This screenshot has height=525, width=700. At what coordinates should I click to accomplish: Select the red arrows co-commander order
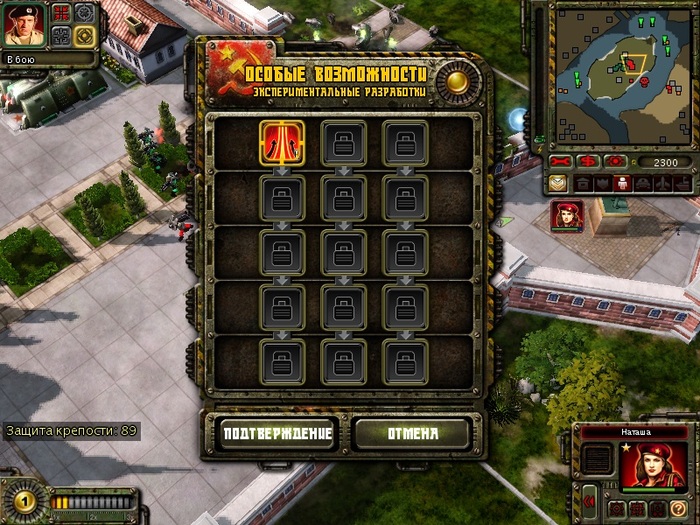[x=62, y=14]
